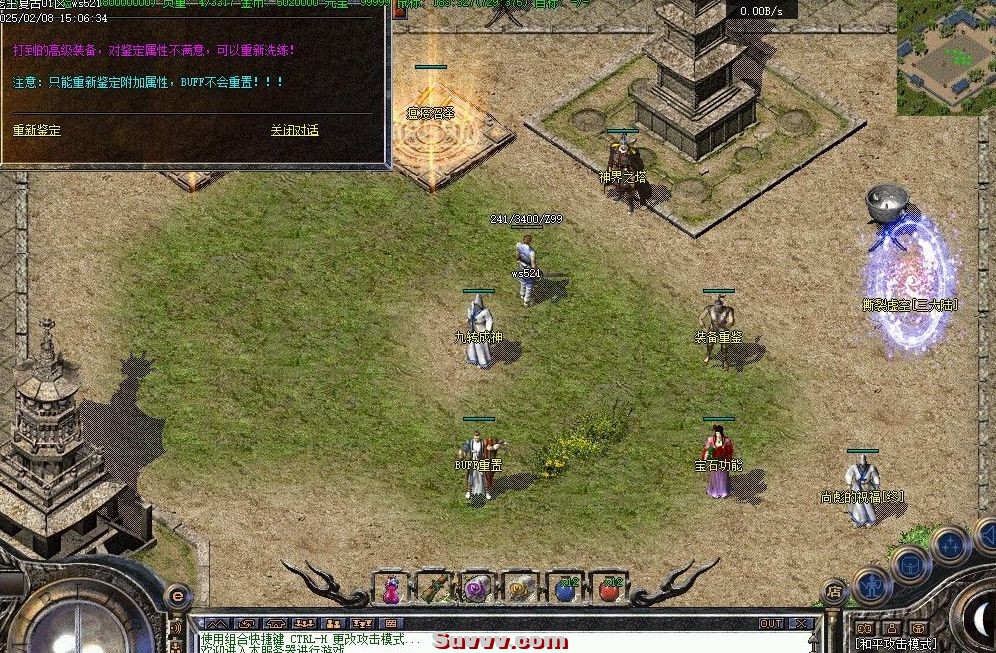This screenshot has height=653, width=996.
Task: Use the purple spiral scroll hotbar item
Action: [x=478, y=589]
